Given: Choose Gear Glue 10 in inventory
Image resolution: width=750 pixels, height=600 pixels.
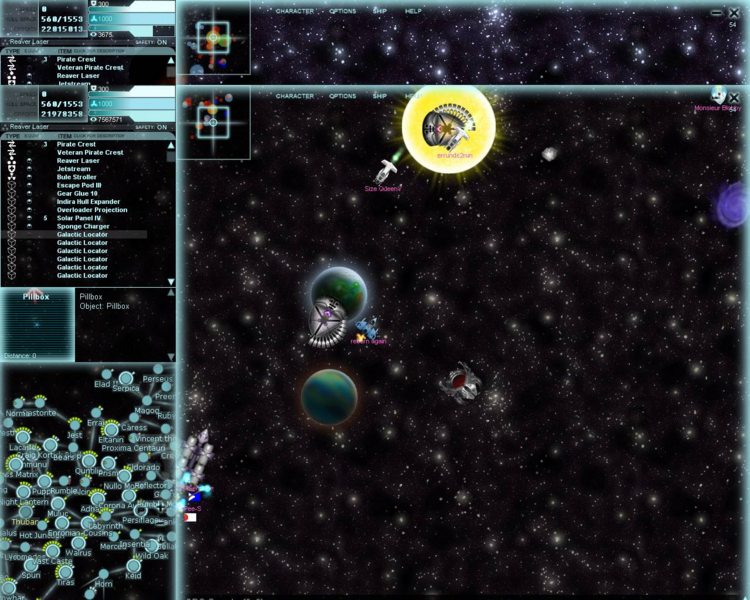Looking at the screenshot, I should tap(77, 193).
